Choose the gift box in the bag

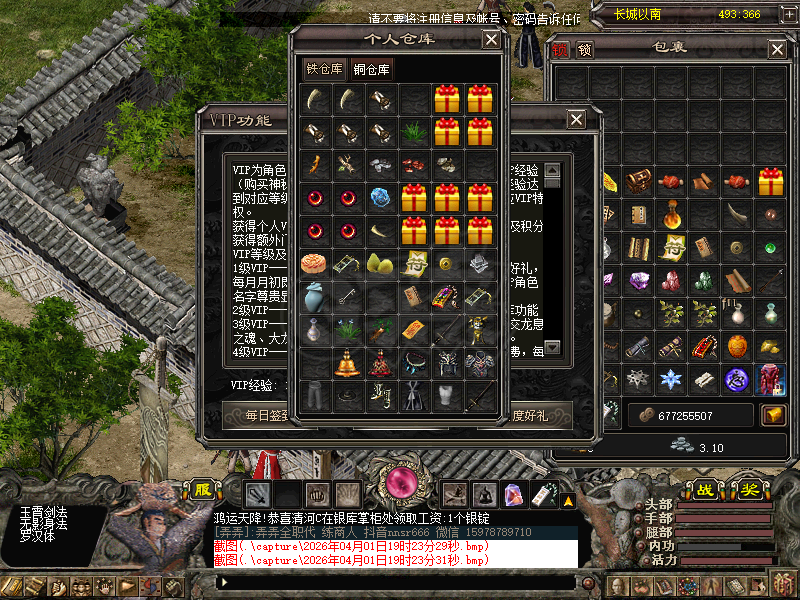[770, 182]
